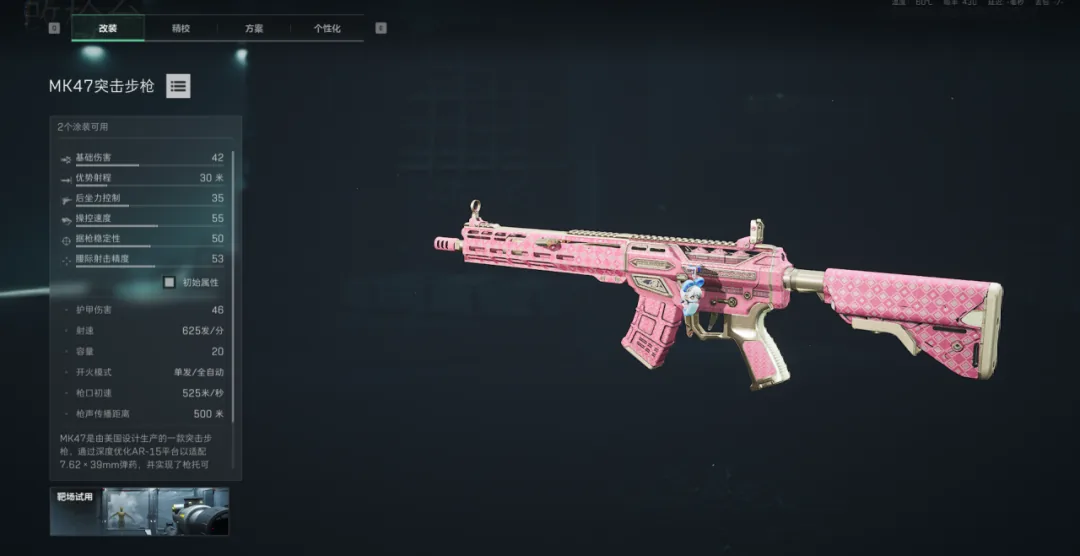
Task: Select the 方案 tab
Action: tap(254, 28)
